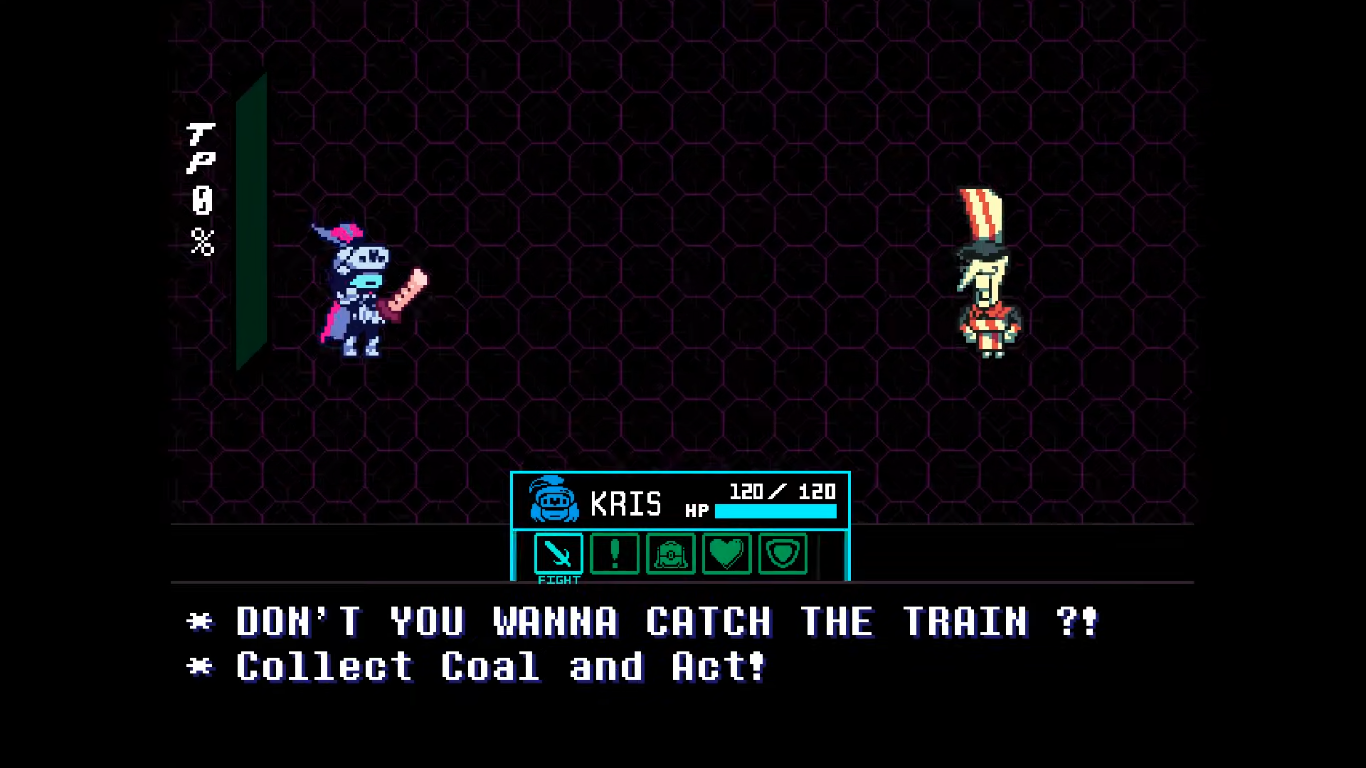Click the line reading Collect Coal and Act

tap(500, 666)
